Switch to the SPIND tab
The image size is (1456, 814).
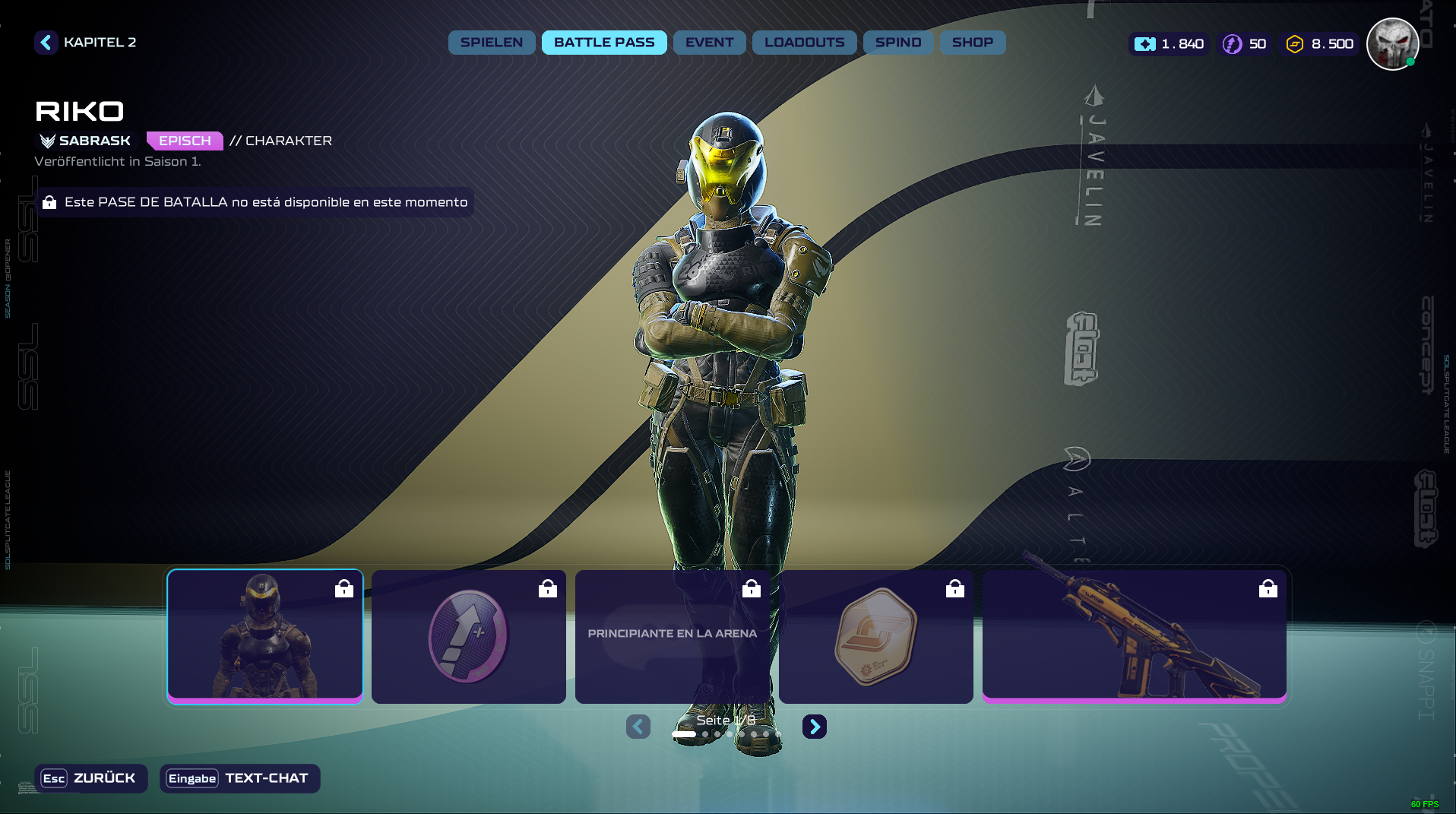(x=897, y=43)
